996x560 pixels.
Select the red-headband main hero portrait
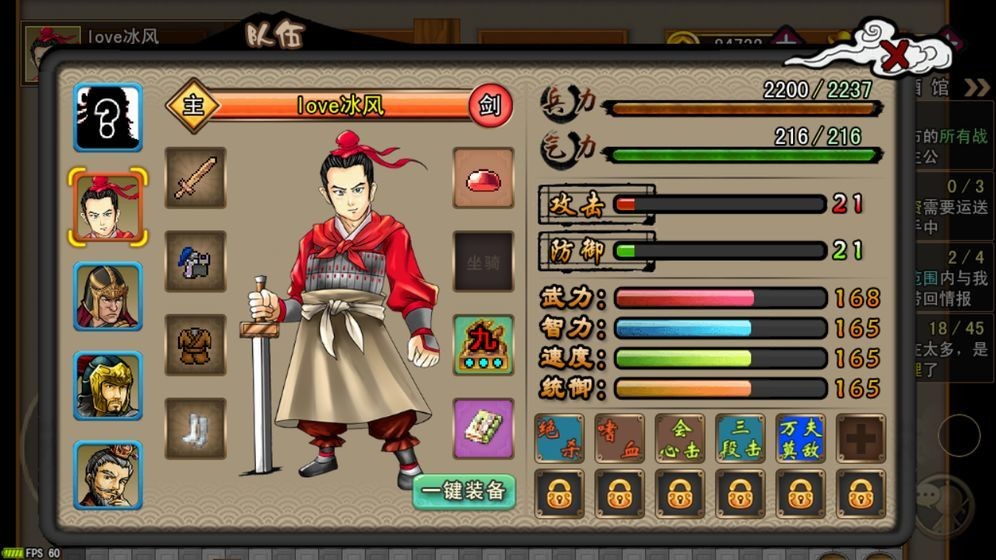(x=108, y=207)
